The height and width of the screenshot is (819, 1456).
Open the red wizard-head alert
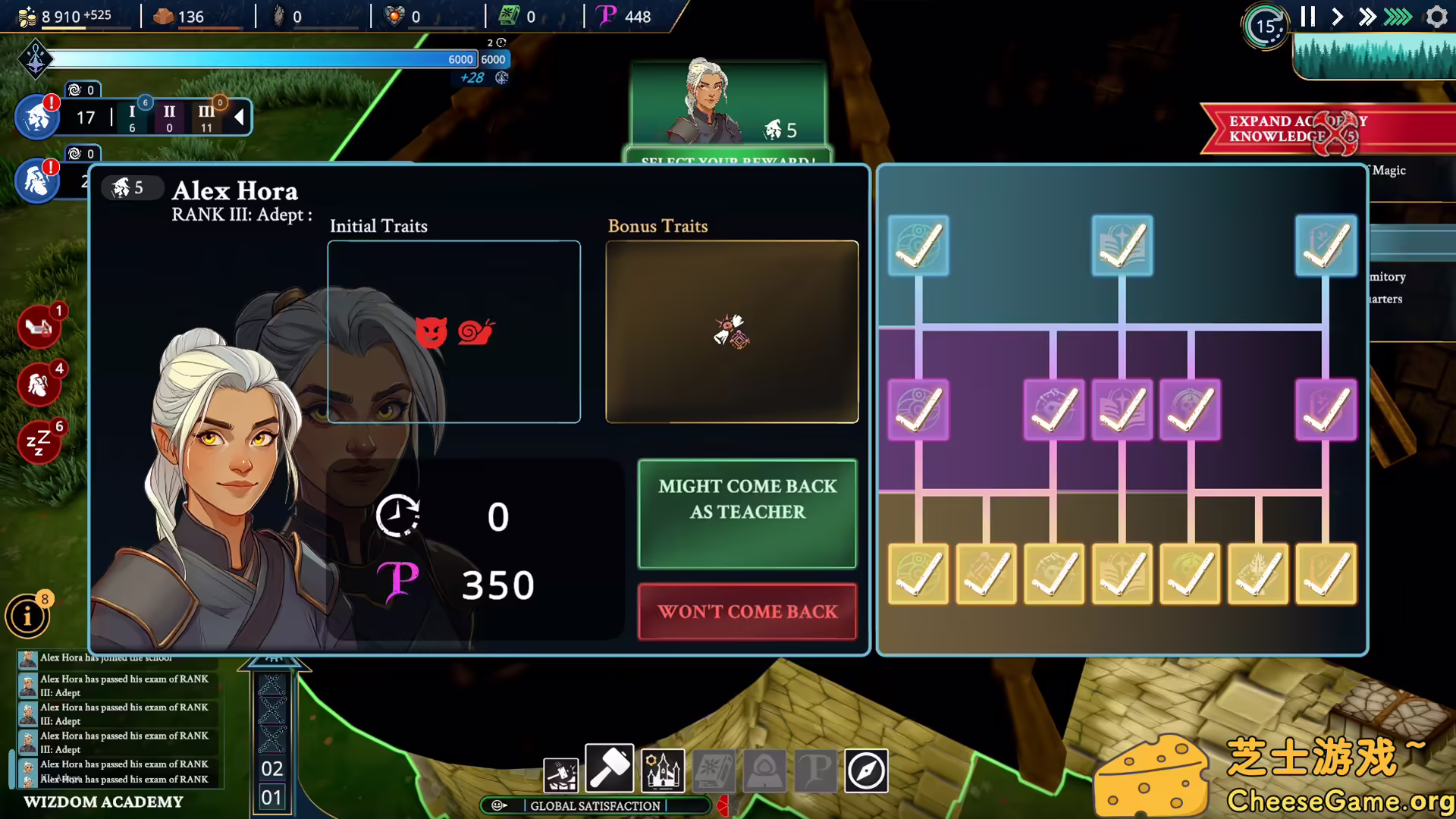click(x=39, y=384)
